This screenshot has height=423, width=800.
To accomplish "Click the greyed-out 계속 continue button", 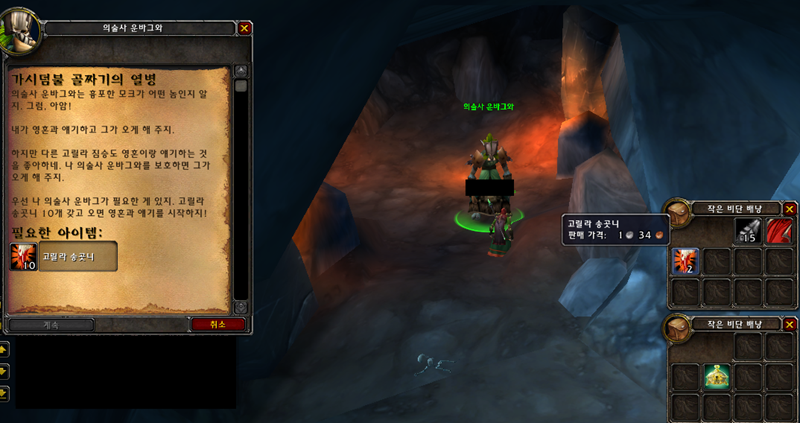I will tap(51, 324).
